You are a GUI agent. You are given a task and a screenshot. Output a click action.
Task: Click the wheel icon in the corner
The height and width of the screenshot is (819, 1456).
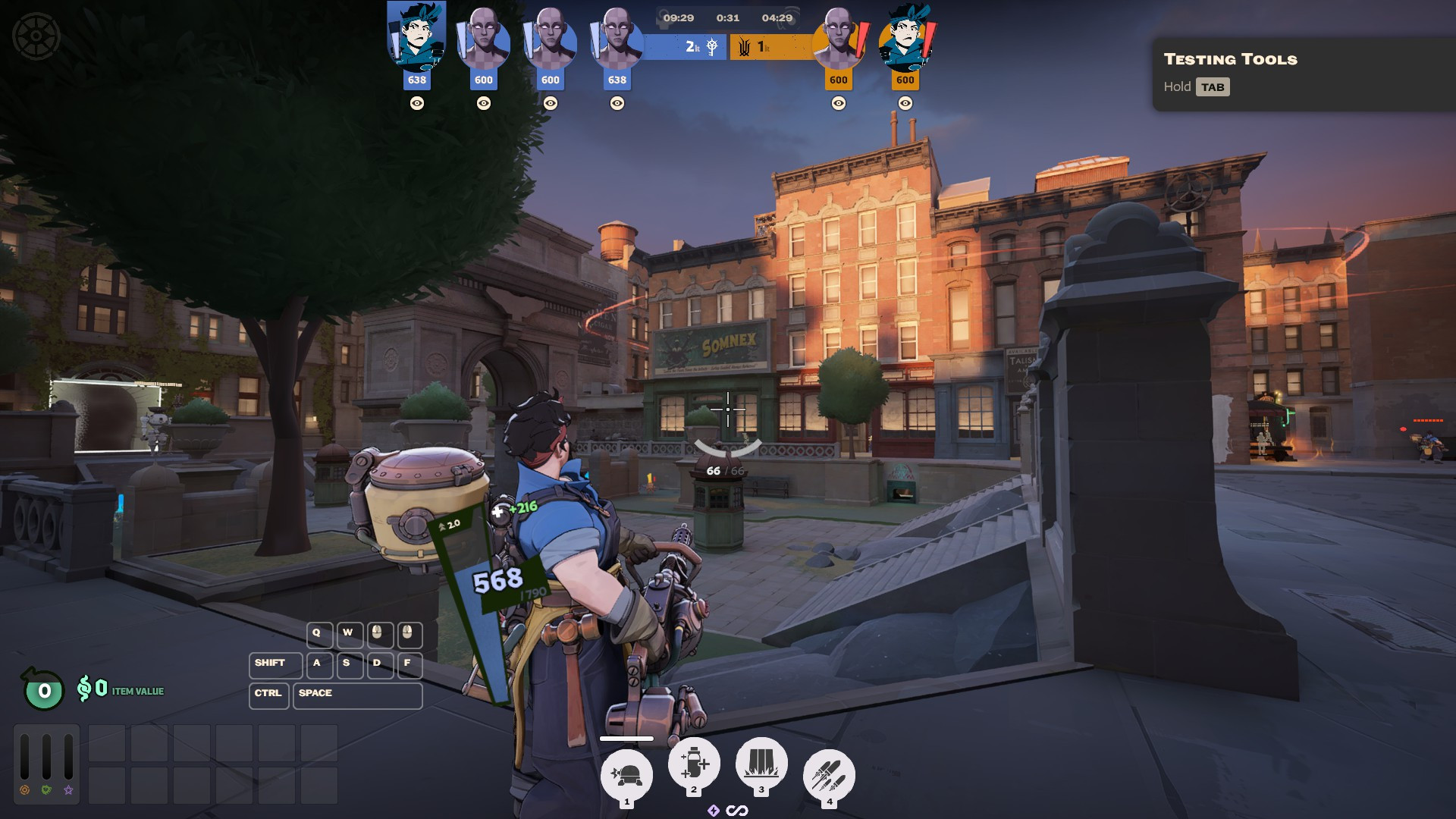pyautogui.click(x=36, y=36)
